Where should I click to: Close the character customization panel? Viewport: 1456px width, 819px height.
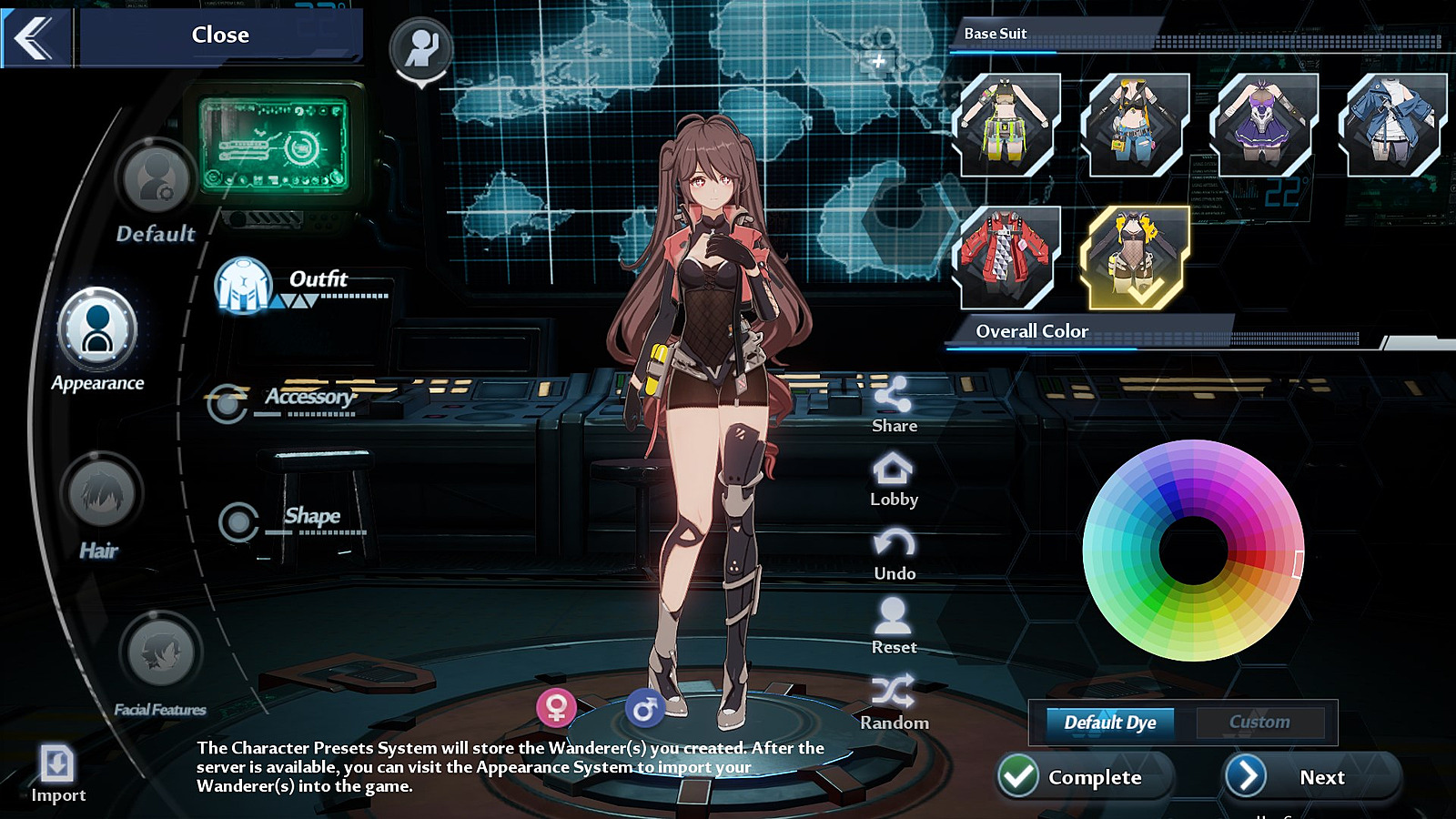[220, 35]
